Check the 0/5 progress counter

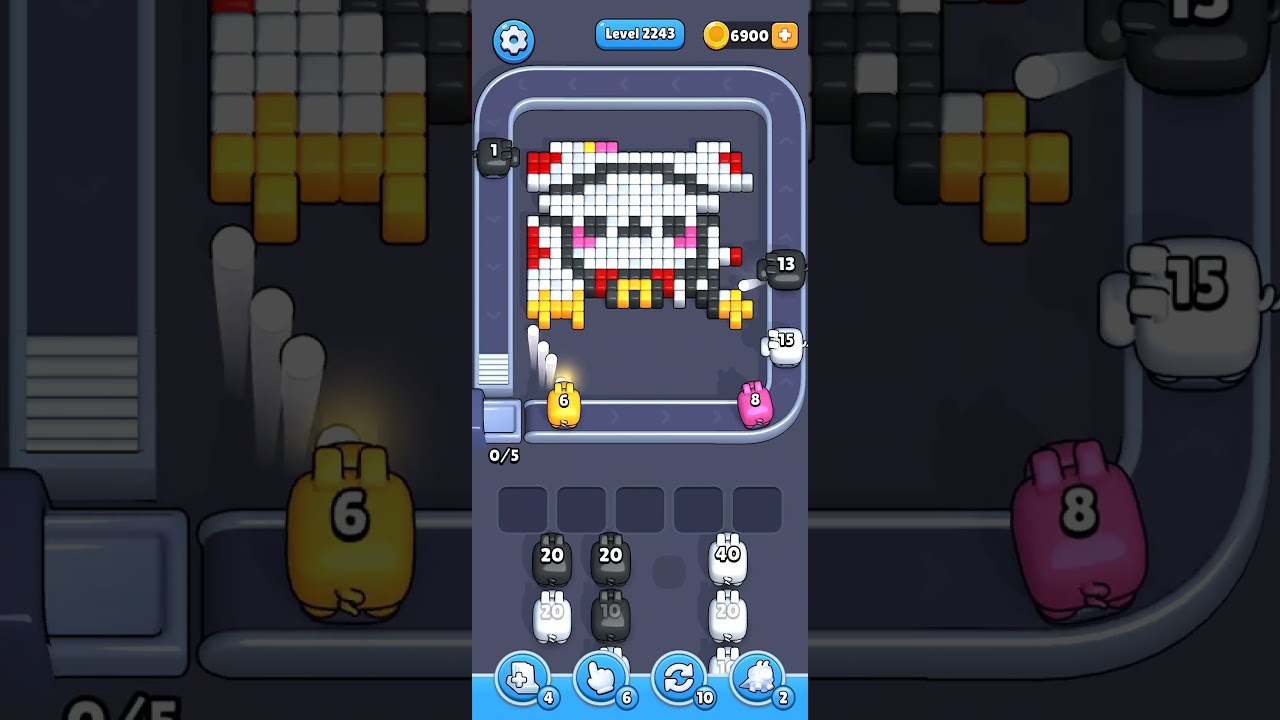(502, 455)
